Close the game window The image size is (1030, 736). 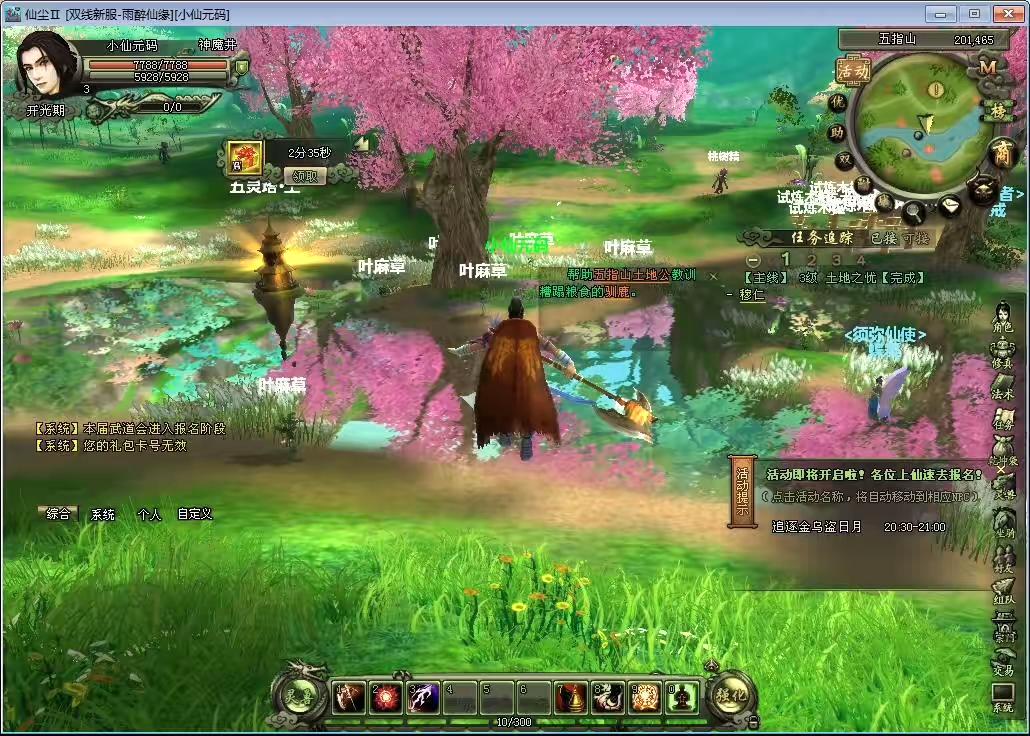1006,14
